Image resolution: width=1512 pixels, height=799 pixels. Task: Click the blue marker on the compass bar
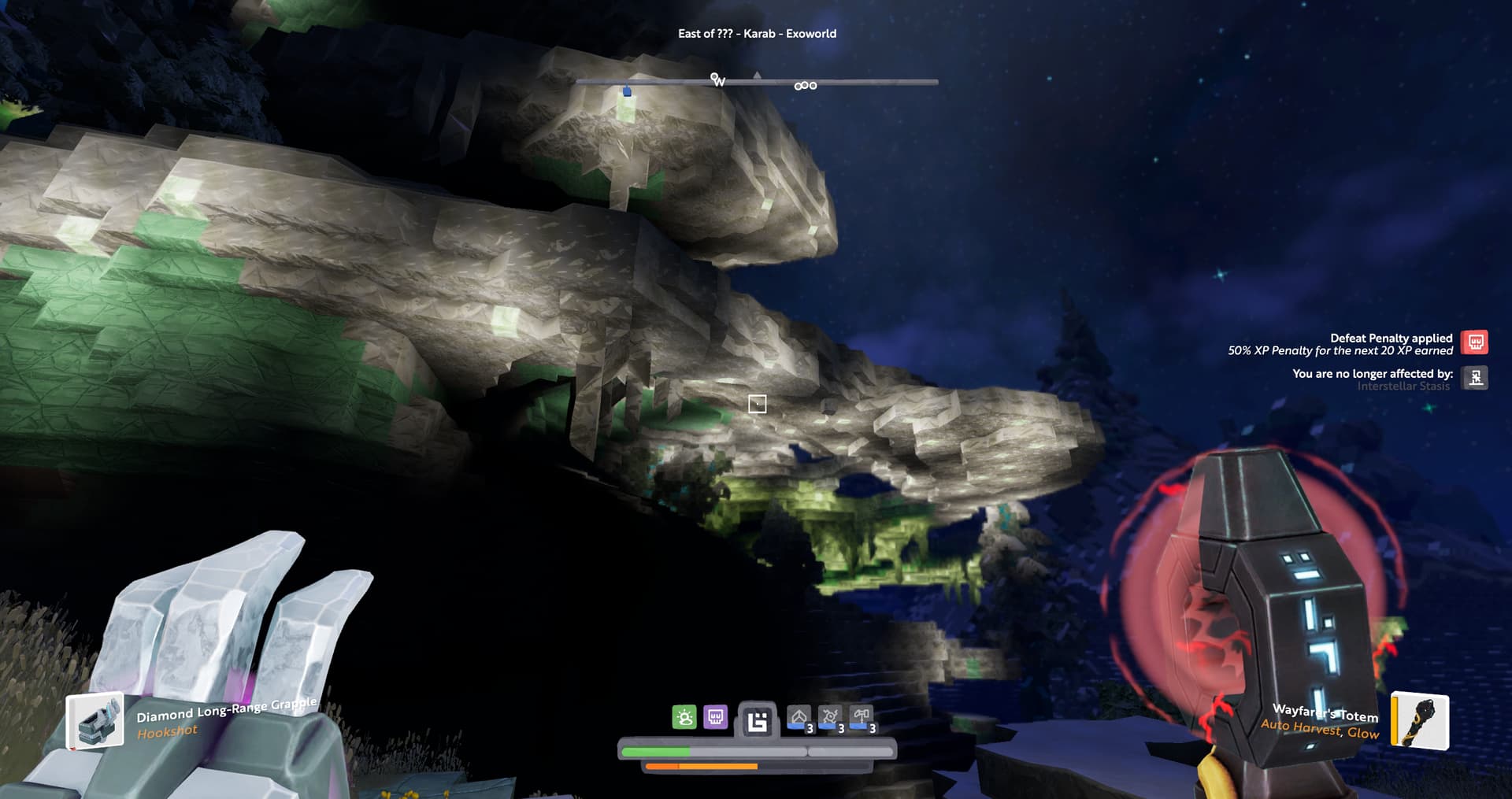click(x=627, y=92)
